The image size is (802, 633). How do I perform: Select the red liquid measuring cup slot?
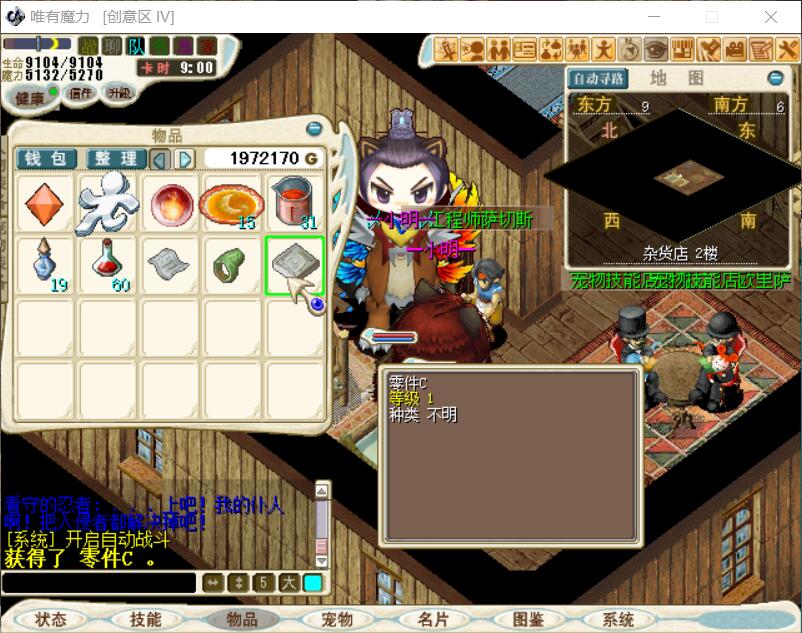[294, 204]
